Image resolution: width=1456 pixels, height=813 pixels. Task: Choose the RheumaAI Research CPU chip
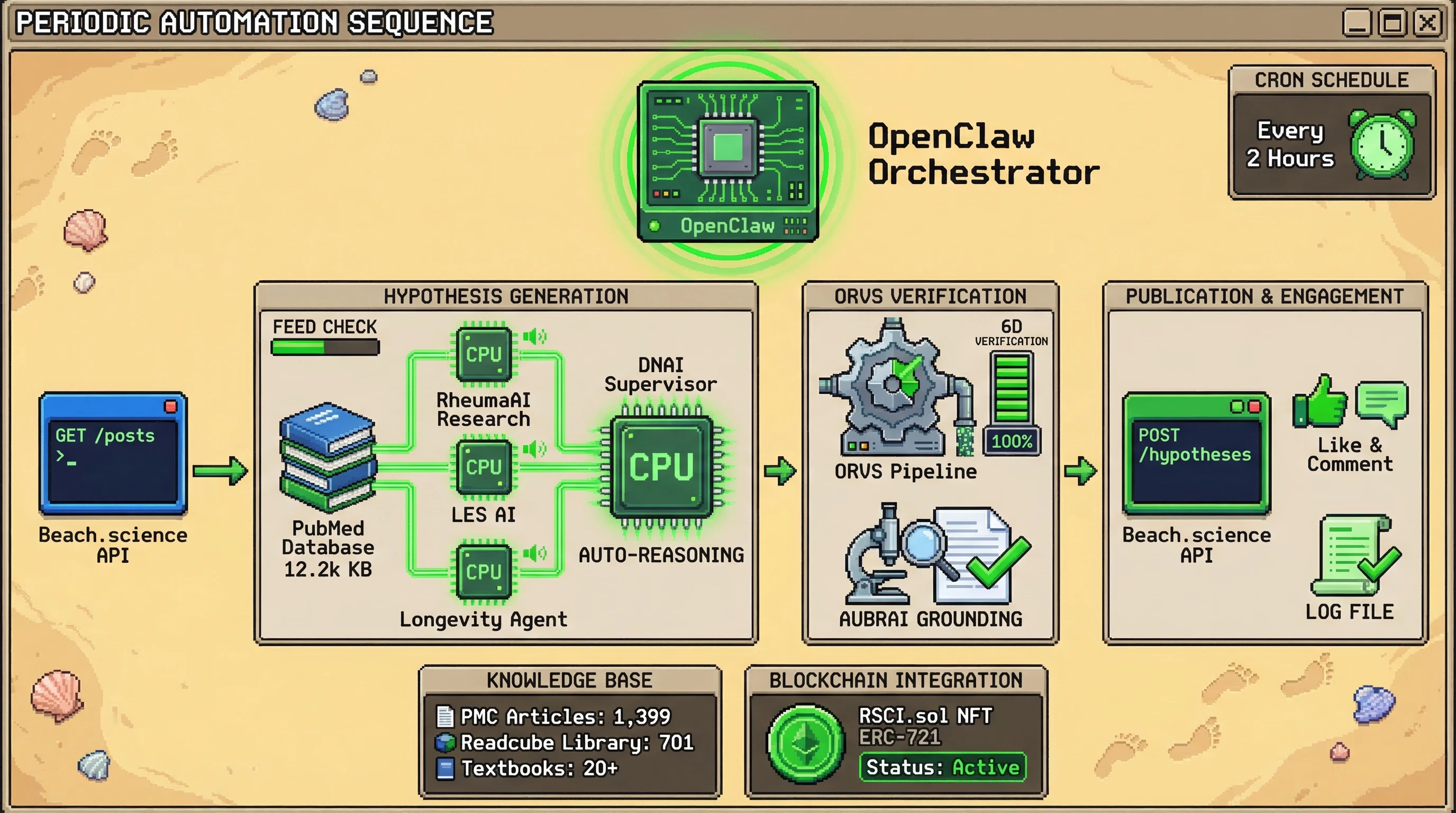[x=484, y=354]
